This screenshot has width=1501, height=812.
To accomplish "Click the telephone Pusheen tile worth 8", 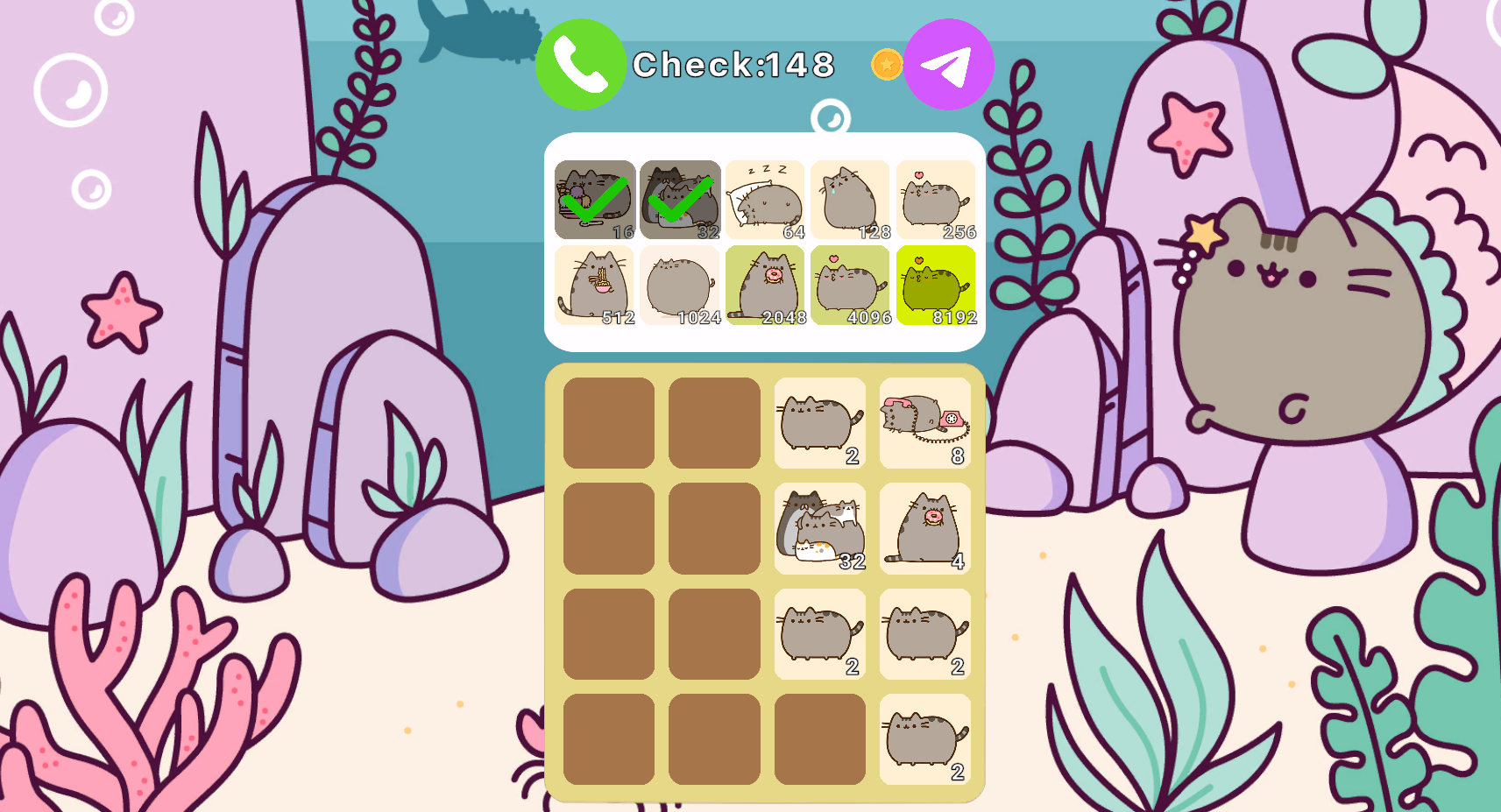I will click(924, 422).
